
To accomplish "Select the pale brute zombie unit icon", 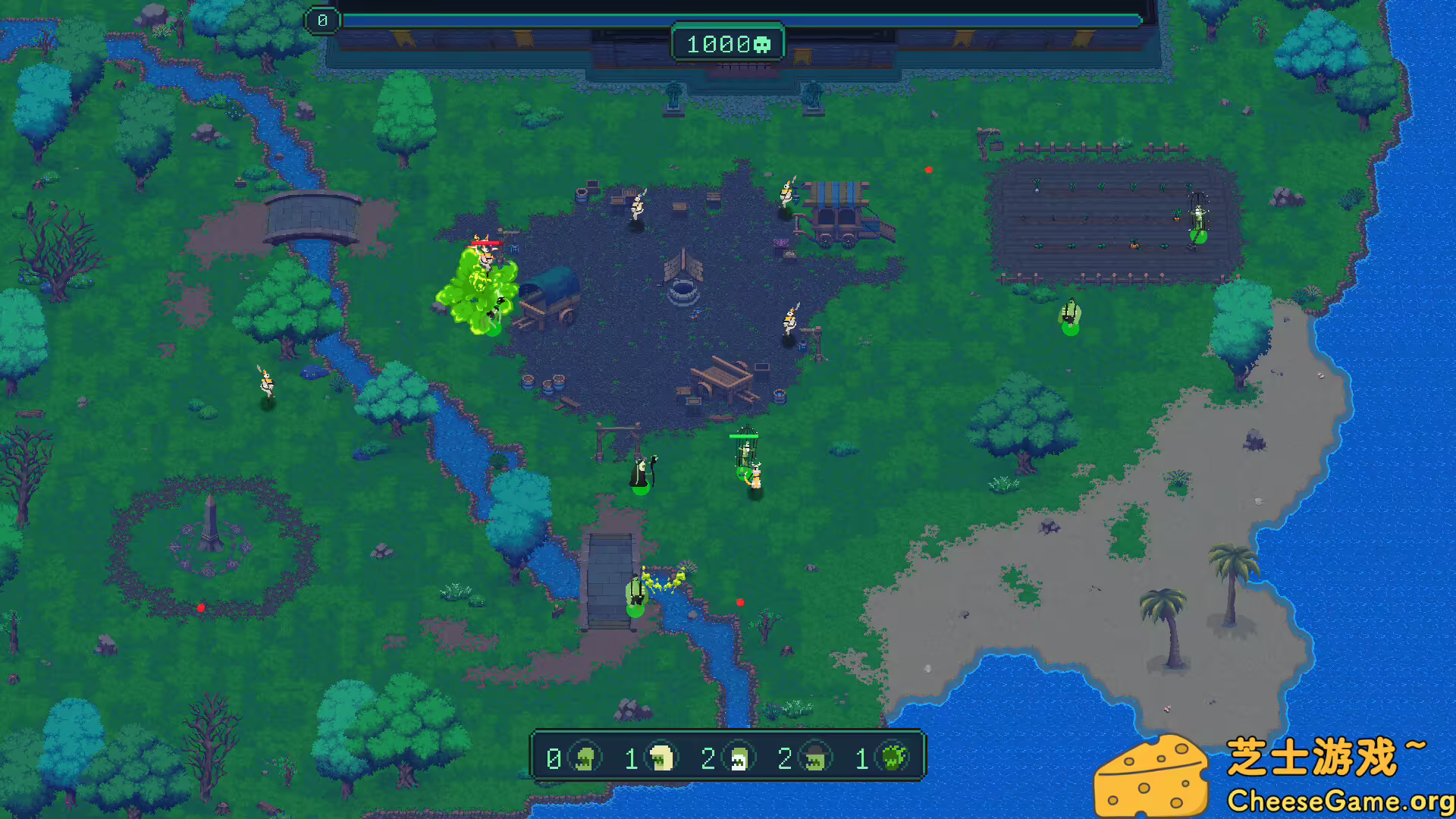I will tap(661, 757).
